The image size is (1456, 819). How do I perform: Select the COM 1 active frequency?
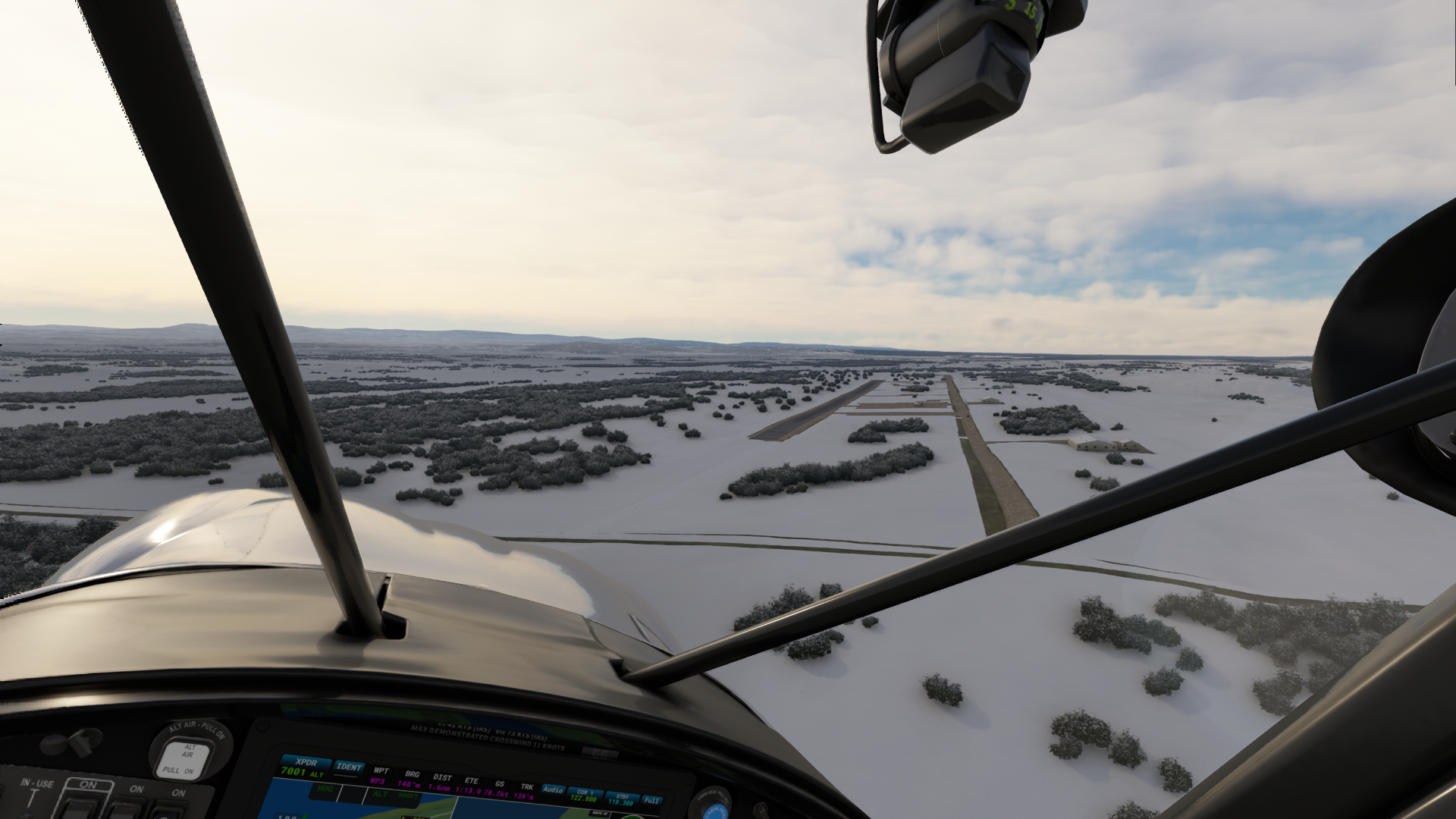[584, 795]
